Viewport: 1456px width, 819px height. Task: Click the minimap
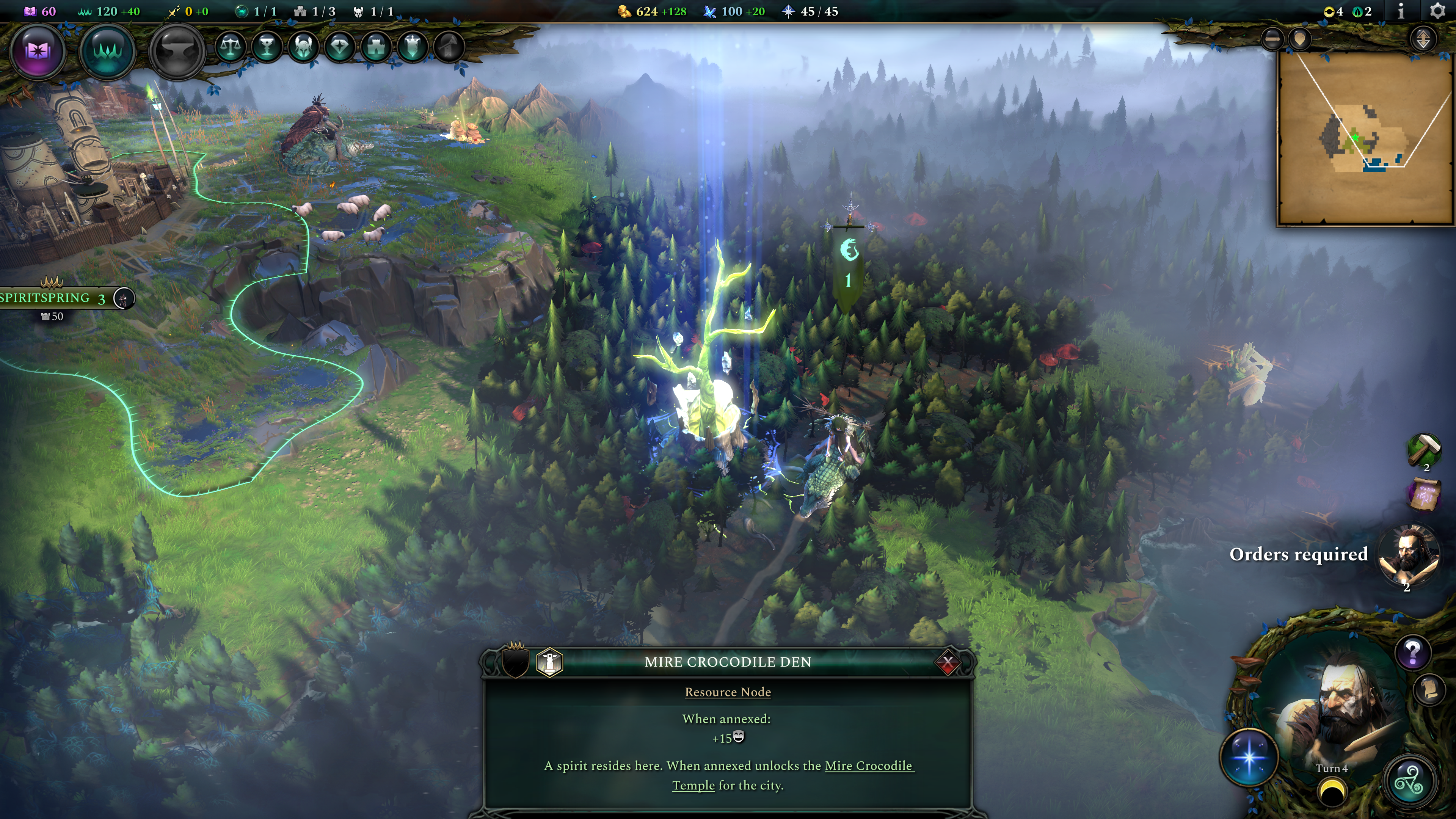(1365, 138)
